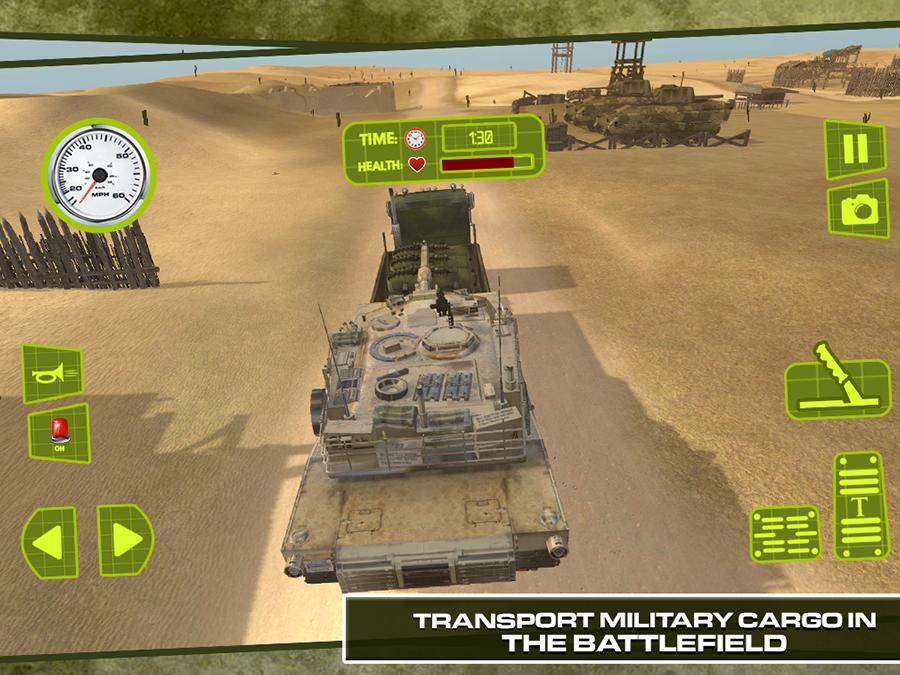Hit the tall accelerator pedal
The image size is (900, 675).
860,506
